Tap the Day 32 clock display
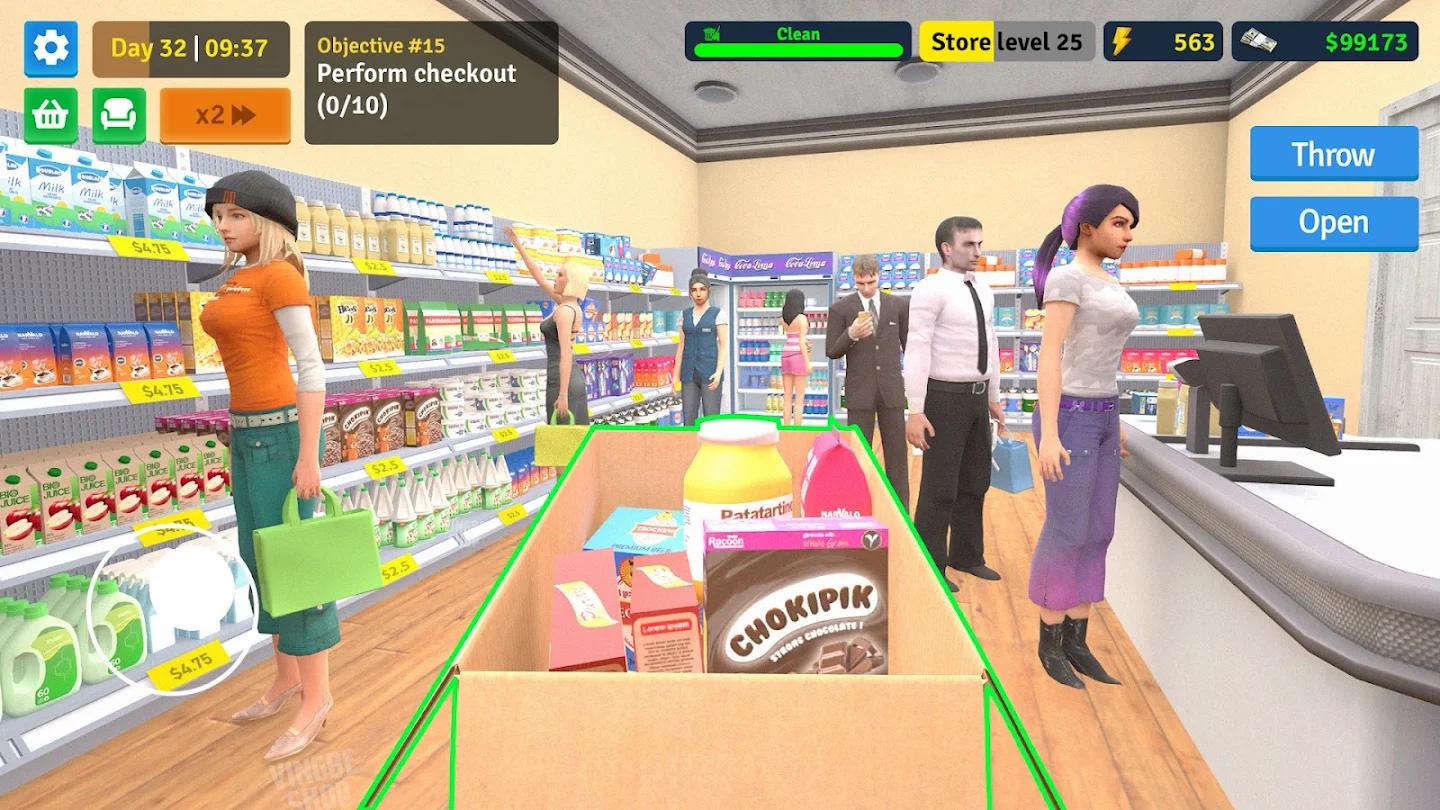The image size is (1440, 810). (x=190, y=48)
